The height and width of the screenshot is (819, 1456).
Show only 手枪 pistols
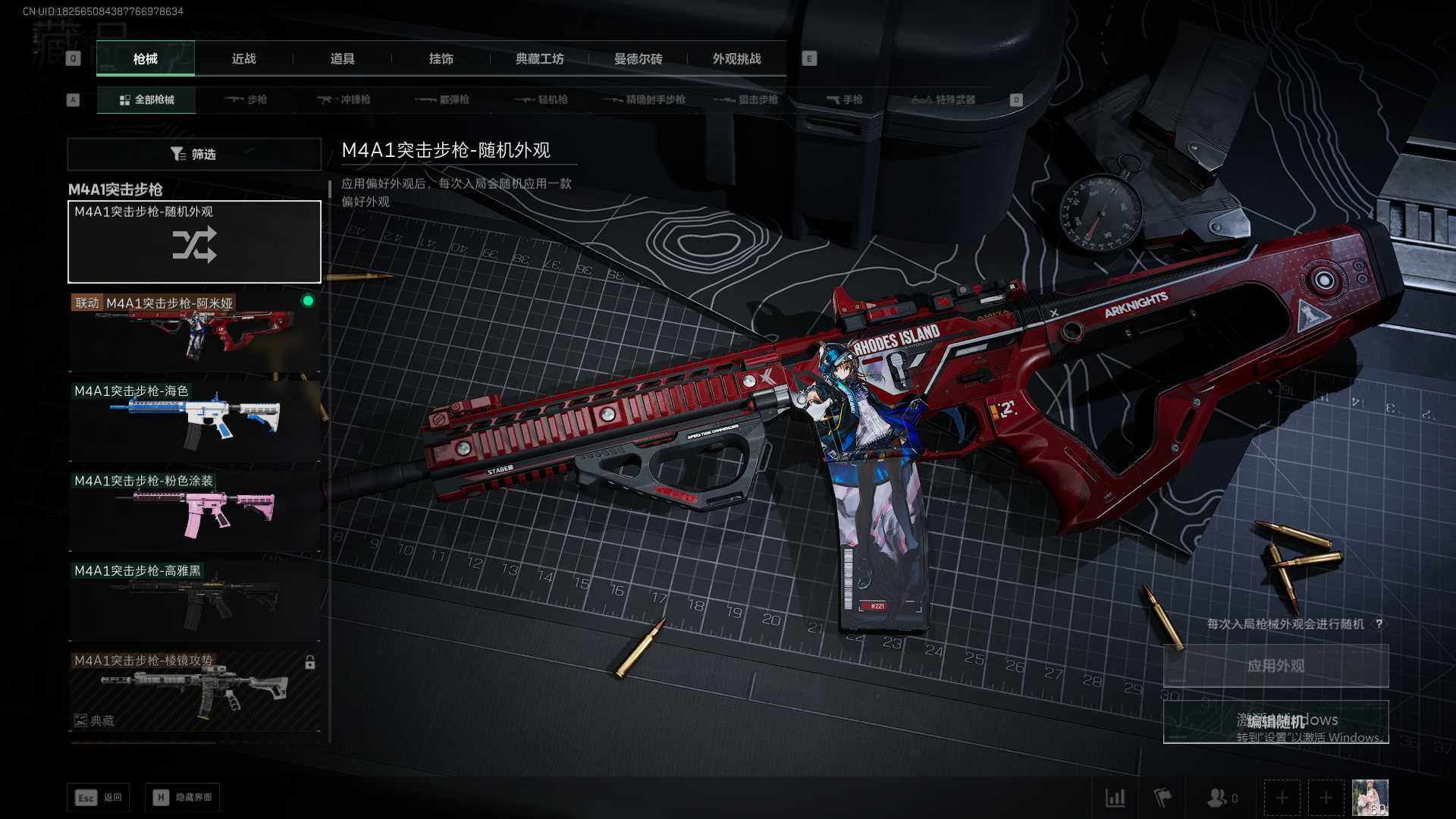[845, 99]
